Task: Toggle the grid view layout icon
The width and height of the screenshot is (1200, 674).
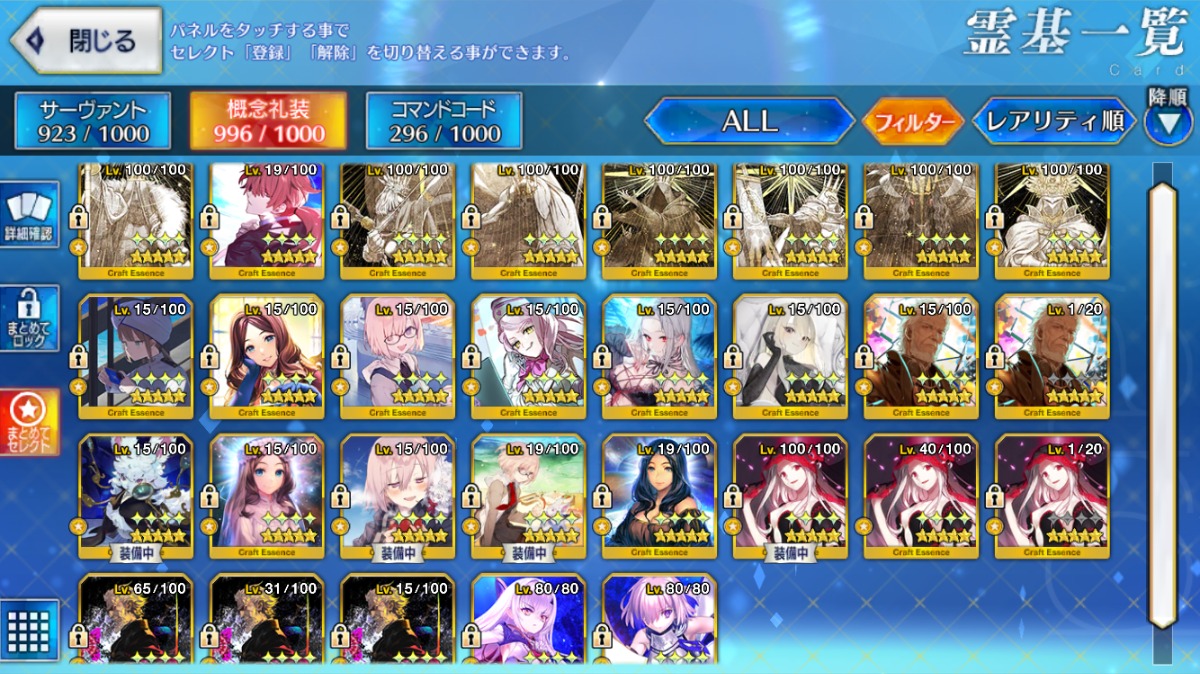Action: 30,630
